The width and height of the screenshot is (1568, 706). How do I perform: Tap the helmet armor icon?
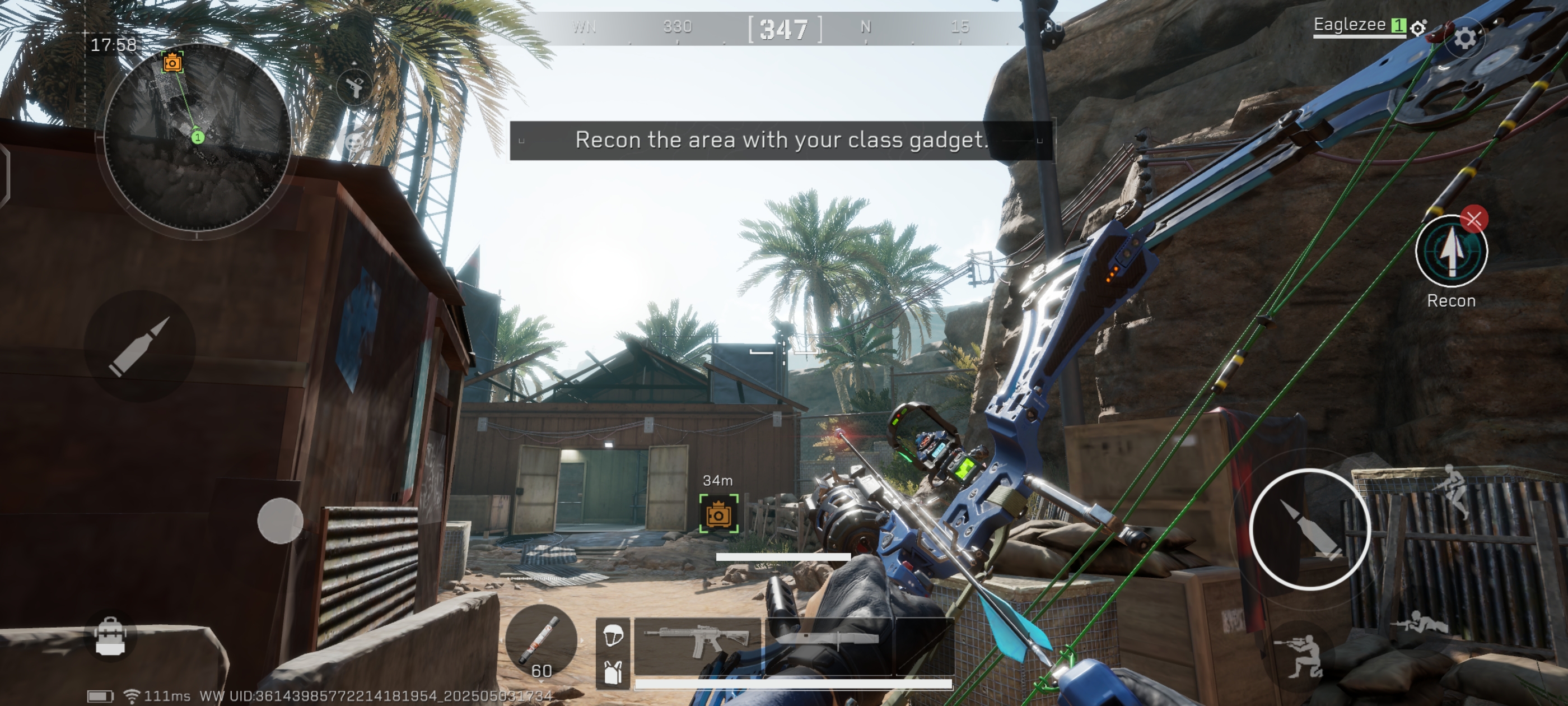click(x=613, y=635)
